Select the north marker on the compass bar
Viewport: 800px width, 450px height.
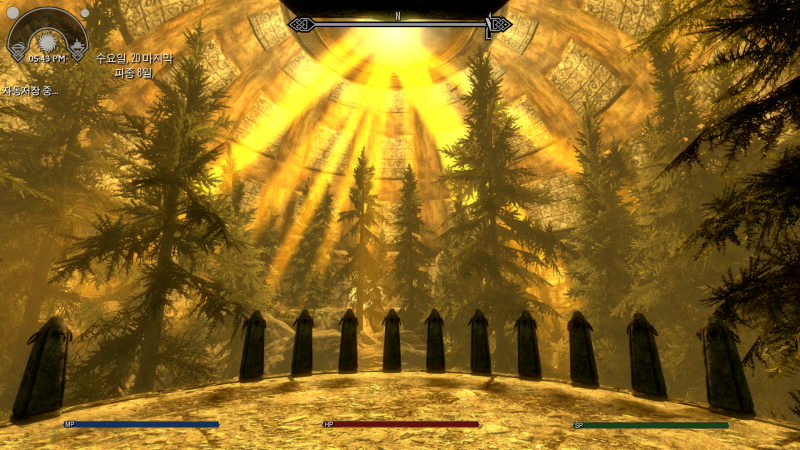click(398, 16)
